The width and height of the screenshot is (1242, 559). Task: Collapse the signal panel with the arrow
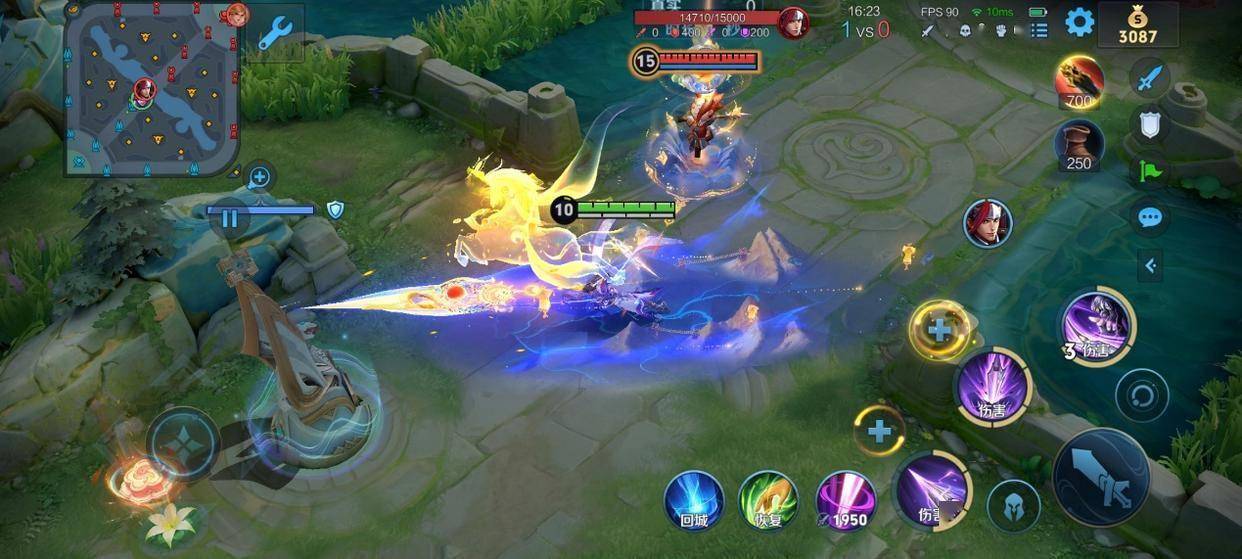1150,265
